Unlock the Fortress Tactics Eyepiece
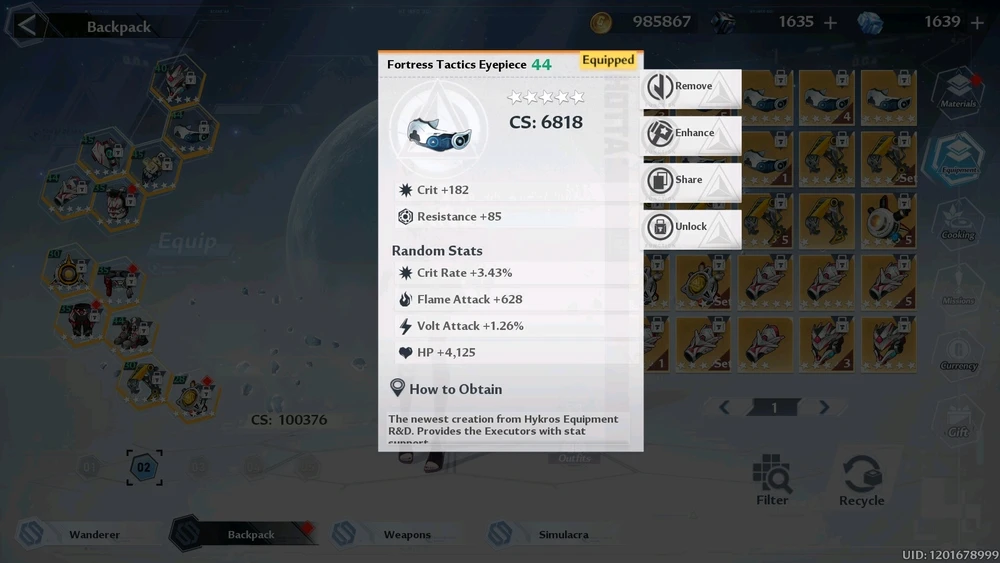This screenshot has width=1000, height=563. [691, 227]
